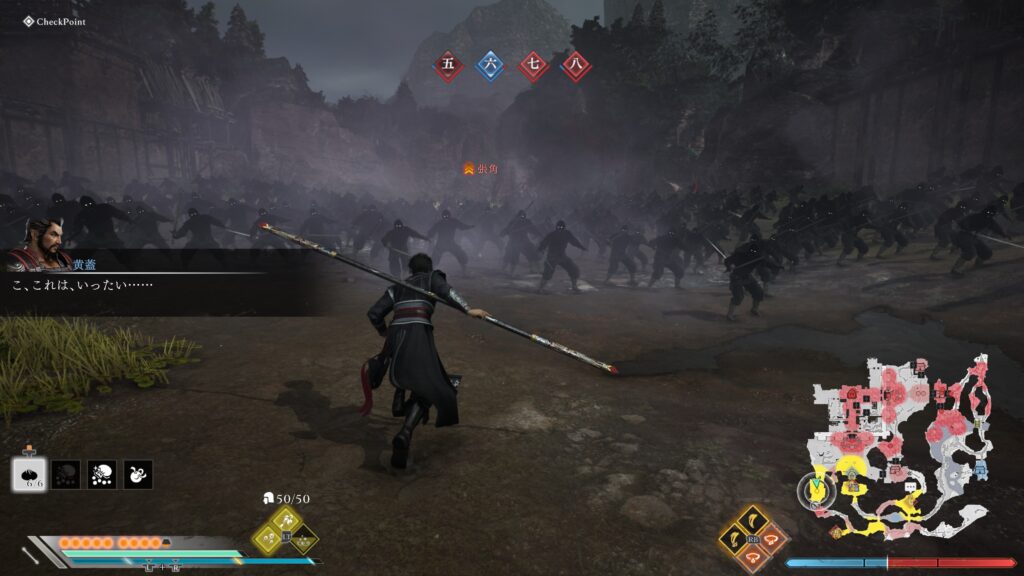The height and width of the screenshot is (576, 1024).
Task: Click the 張角 target marker
Action: 480,169
